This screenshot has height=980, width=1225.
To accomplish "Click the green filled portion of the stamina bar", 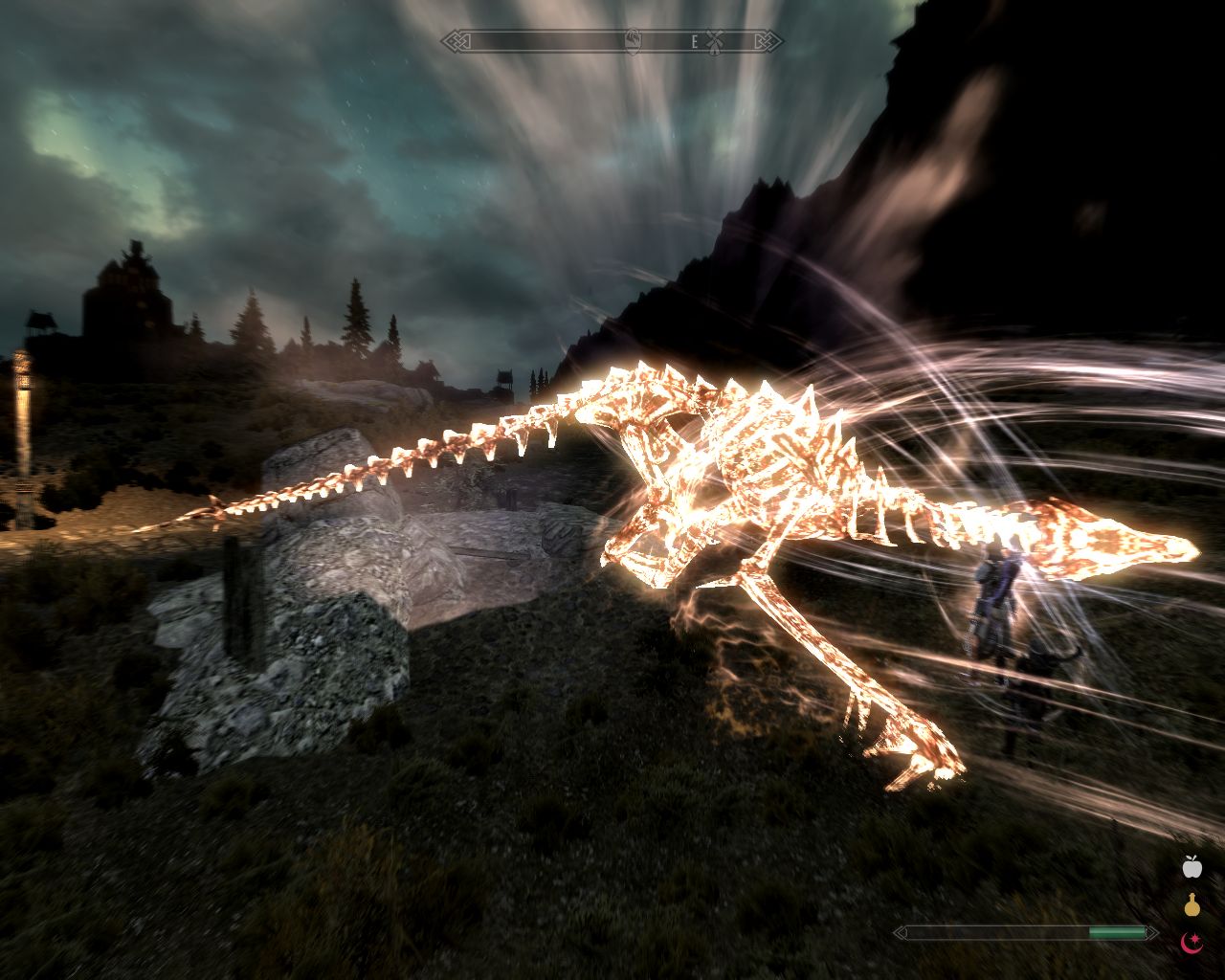I will 1115,930.
